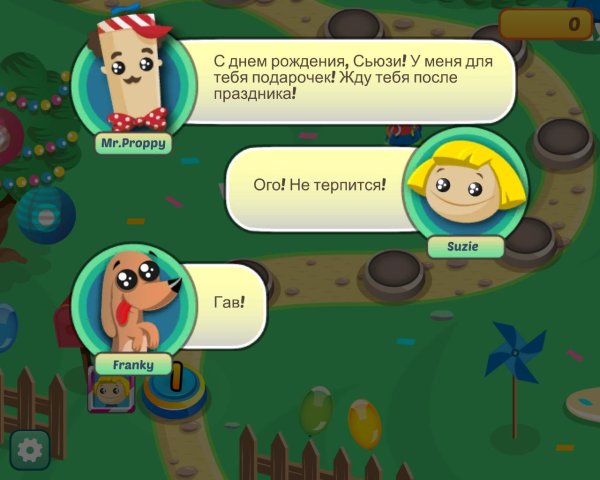Select the blue ring level node

(174, 392)
